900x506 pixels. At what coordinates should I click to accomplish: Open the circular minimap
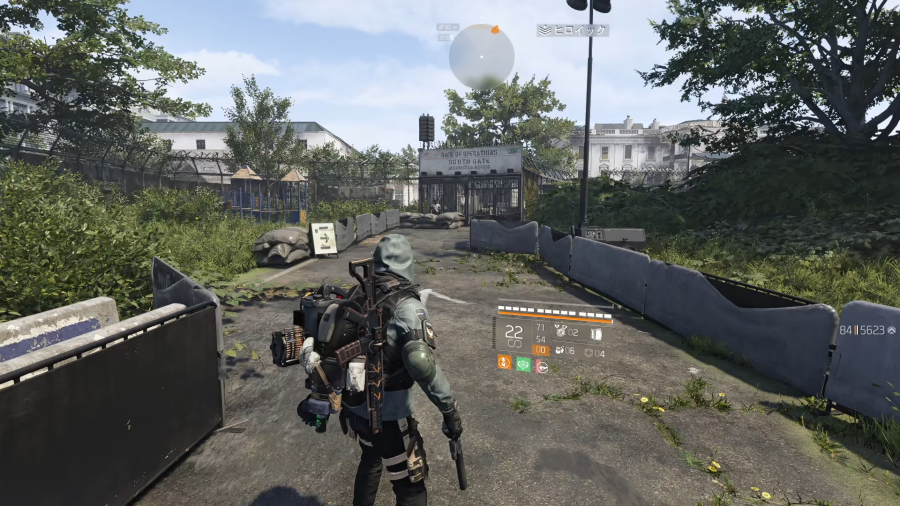(481, 56)
